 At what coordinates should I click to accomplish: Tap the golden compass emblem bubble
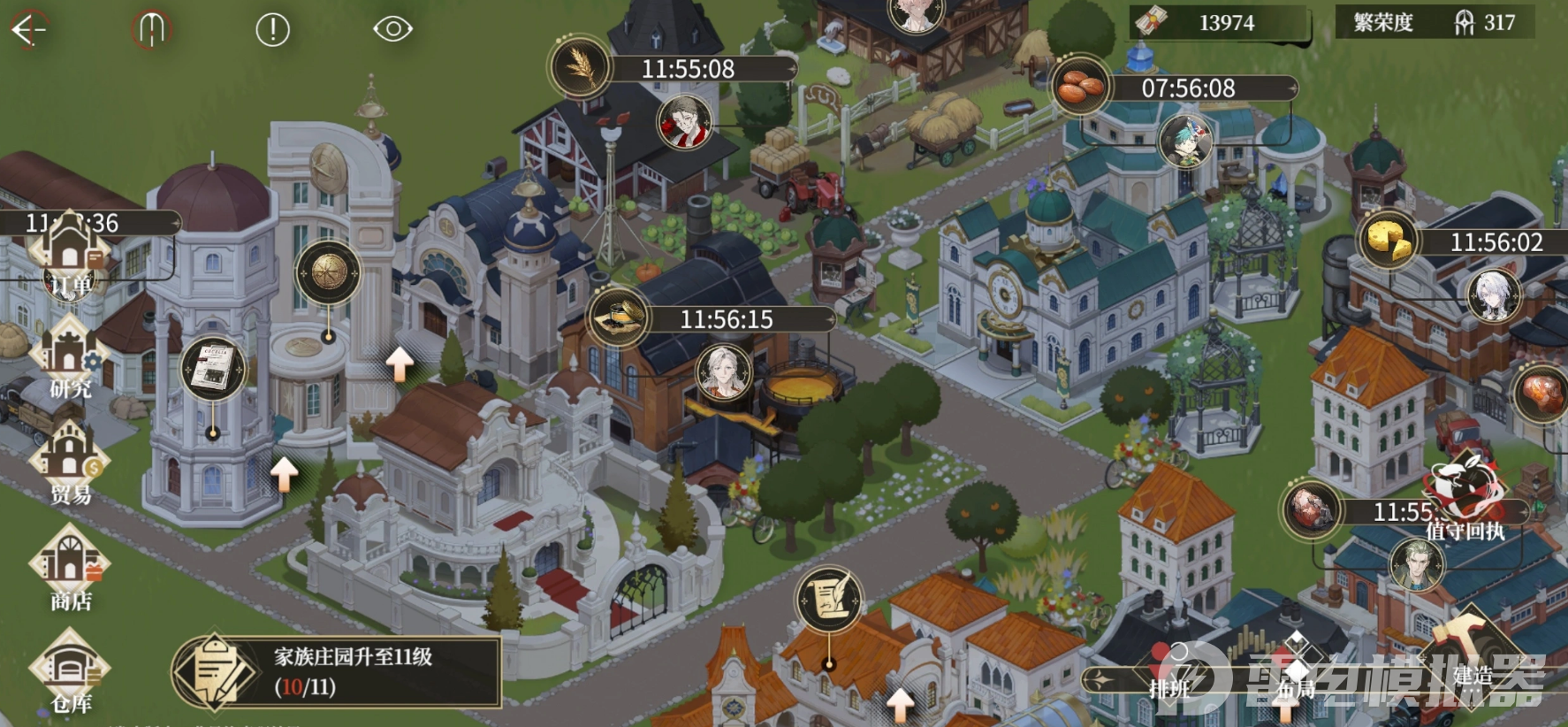coord(328,272)
